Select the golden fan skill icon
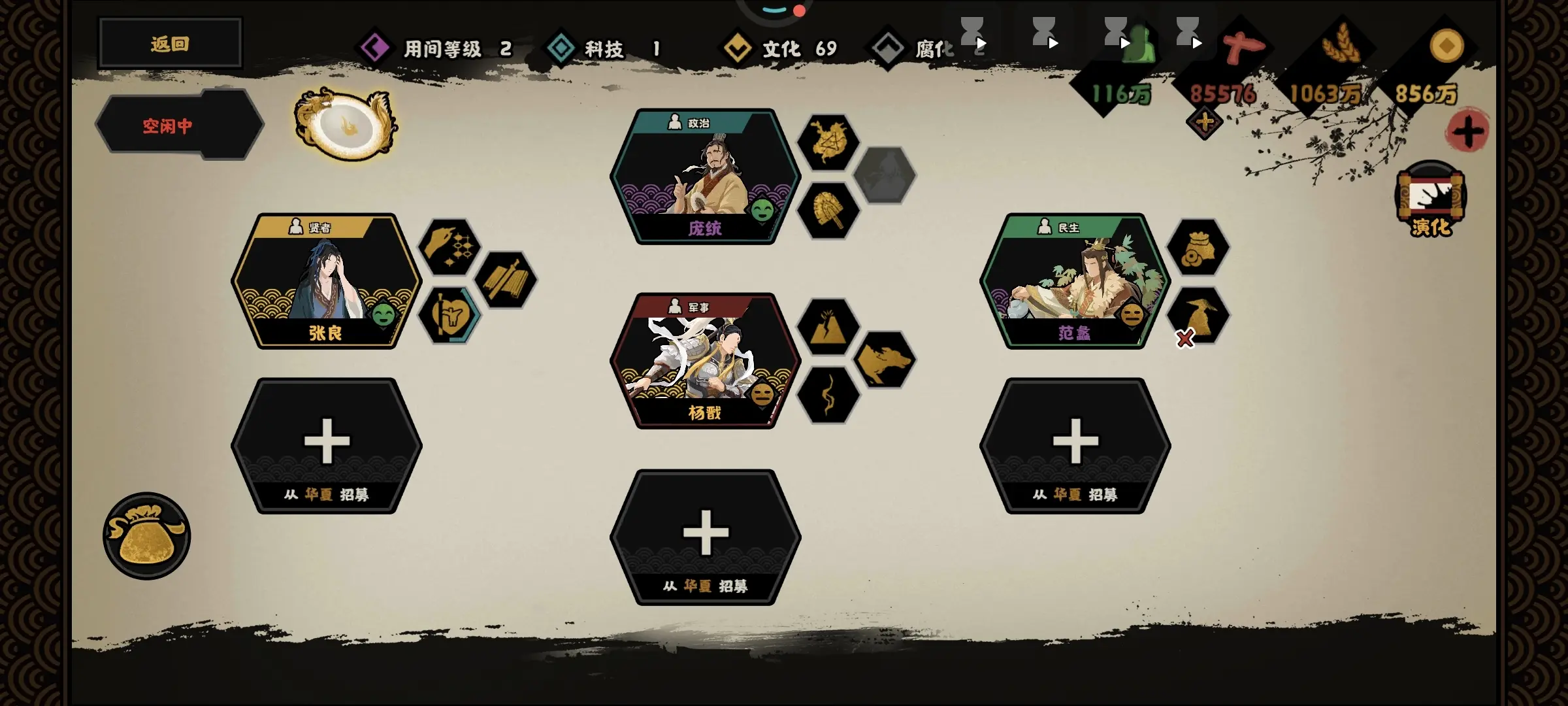 [828, 210]
